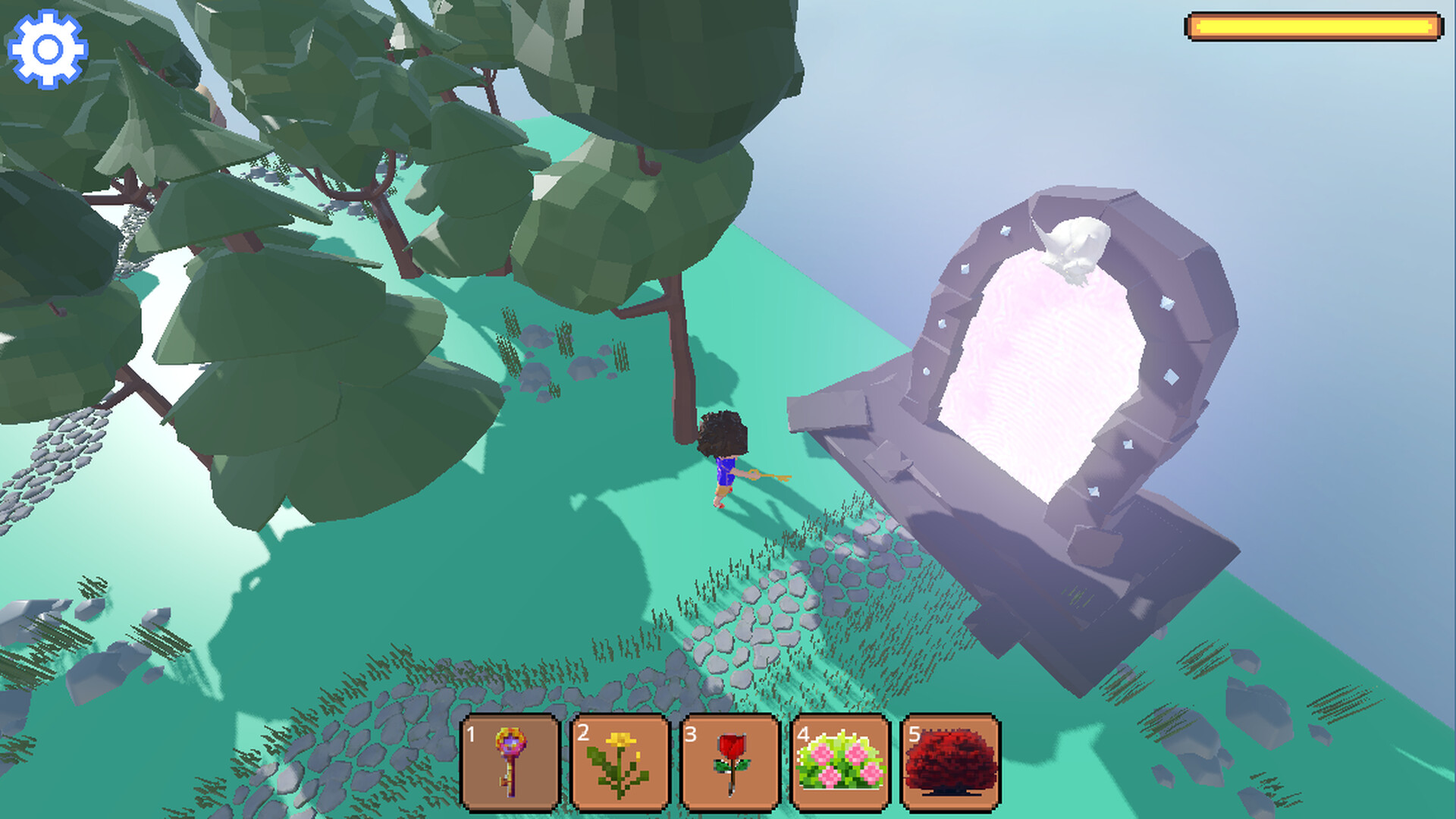Click the number 5 label on the bush slot
The image size is (1456, 819).
coord(913,736)
